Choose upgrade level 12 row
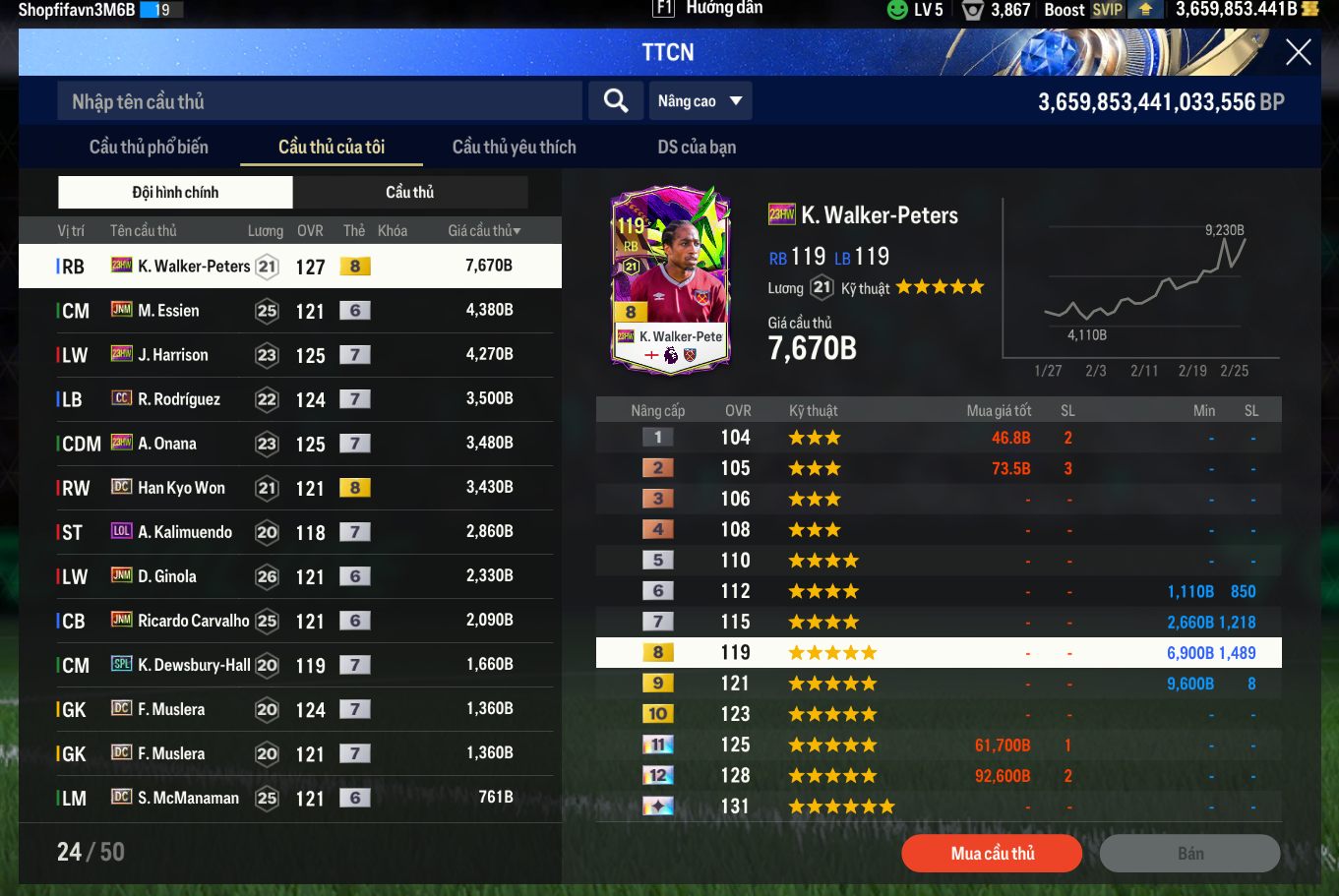1339x896 pixels. pyautogui.click(x=939, y=776)
